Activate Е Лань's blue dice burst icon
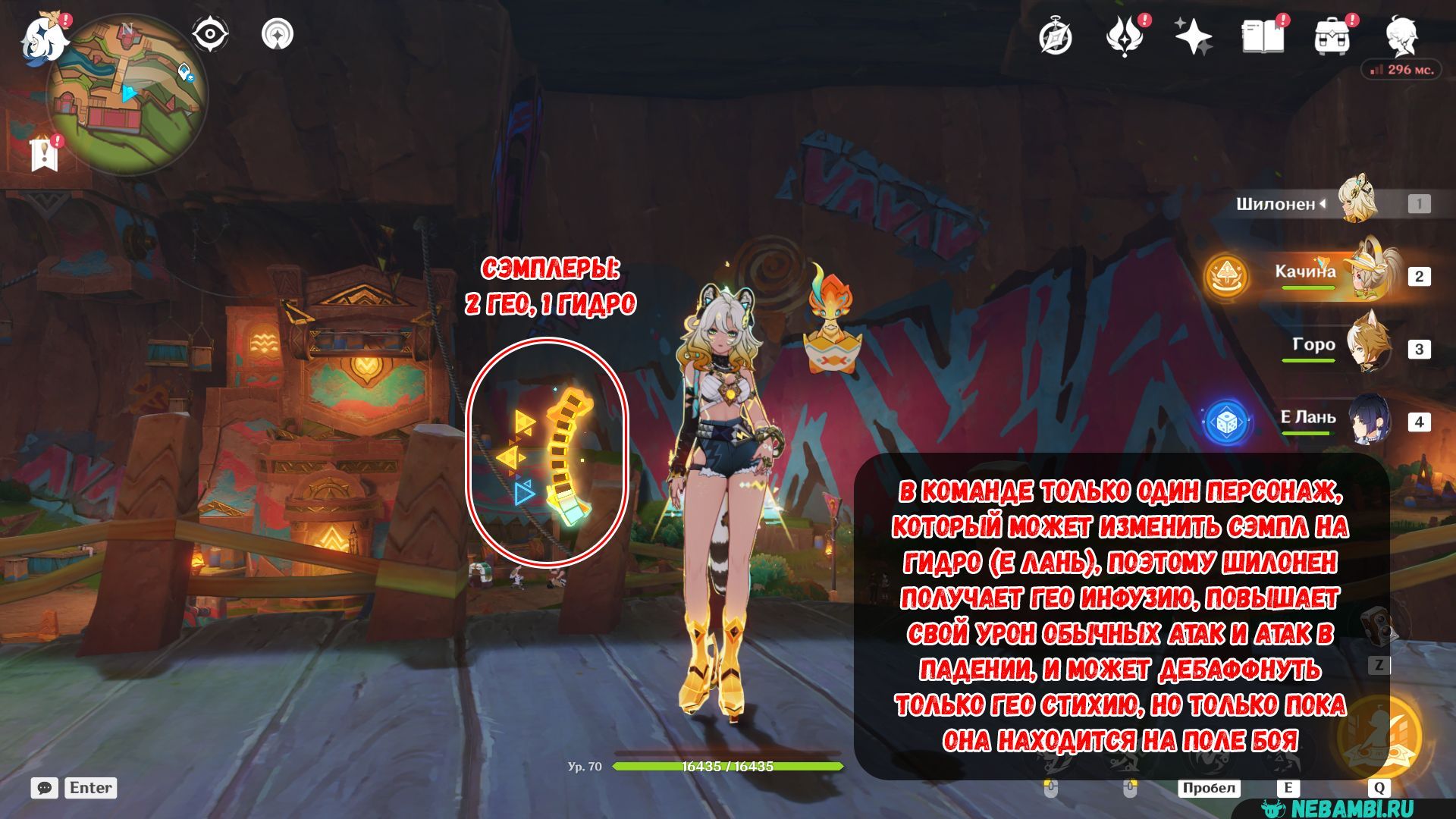 tap(1225, 421)
